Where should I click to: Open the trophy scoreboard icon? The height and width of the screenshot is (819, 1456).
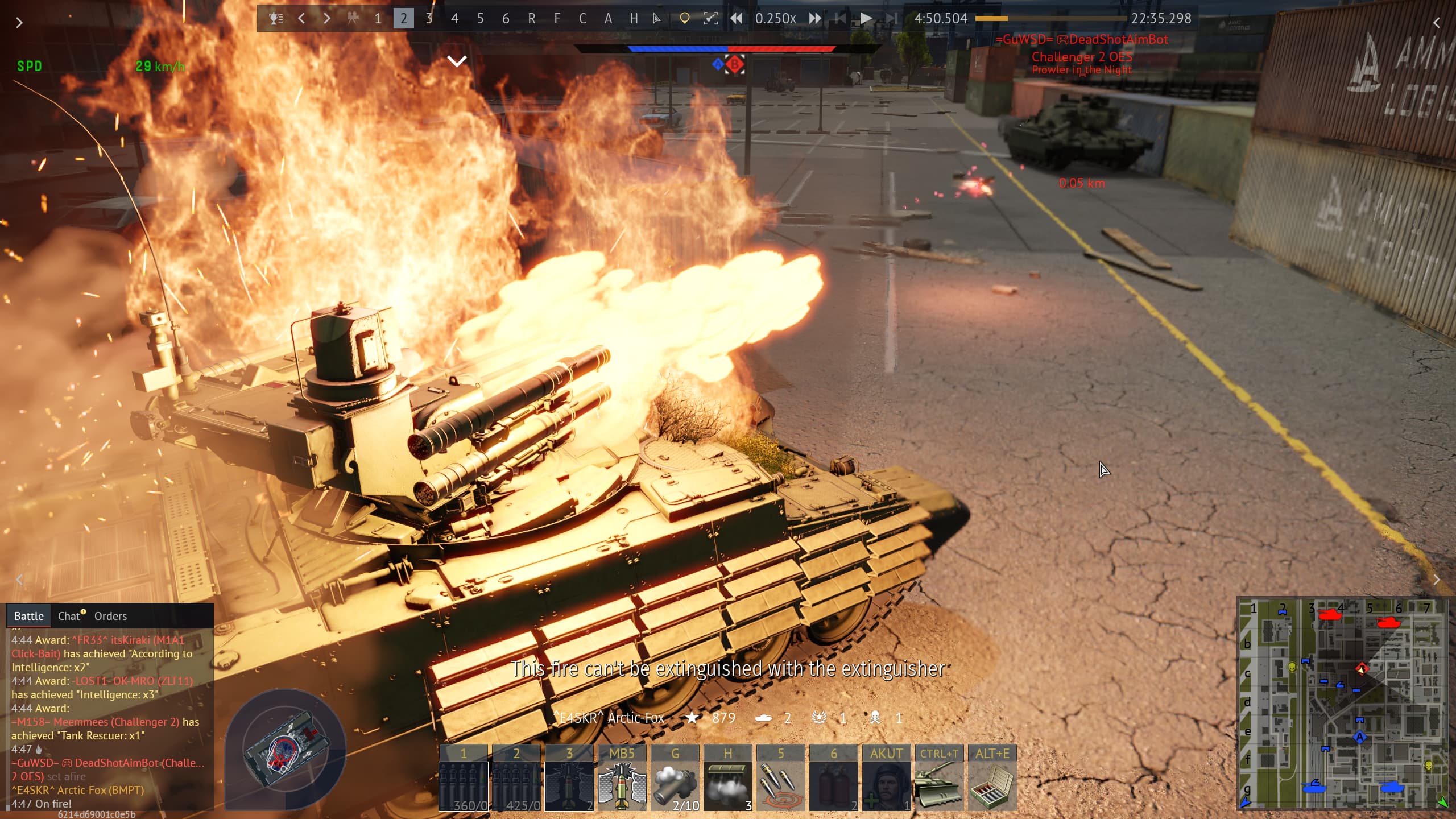(276, 19)
